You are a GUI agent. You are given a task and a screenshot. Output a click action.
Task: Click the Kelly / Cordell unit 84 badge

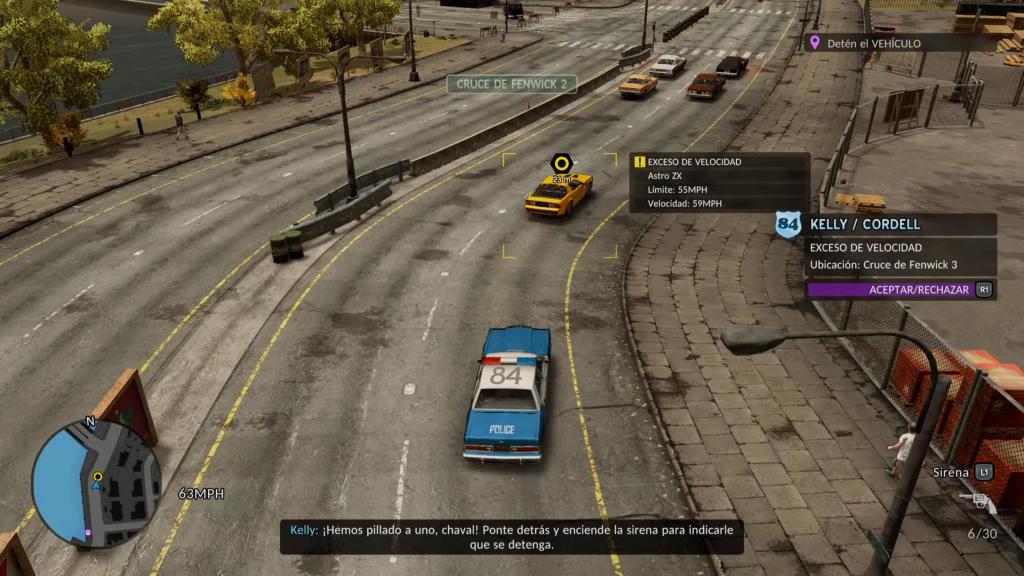pyautogui.click(x=789, y=224)
